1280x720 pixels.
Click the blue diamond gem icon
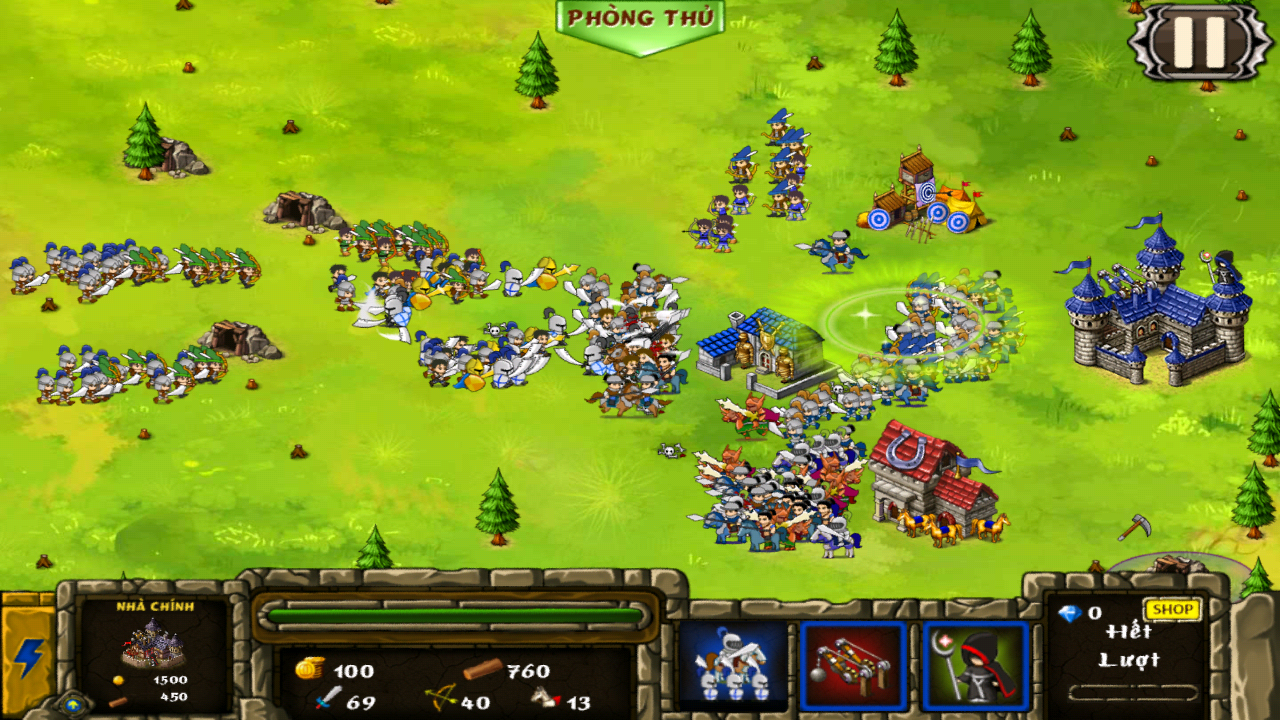point(1070,614)
